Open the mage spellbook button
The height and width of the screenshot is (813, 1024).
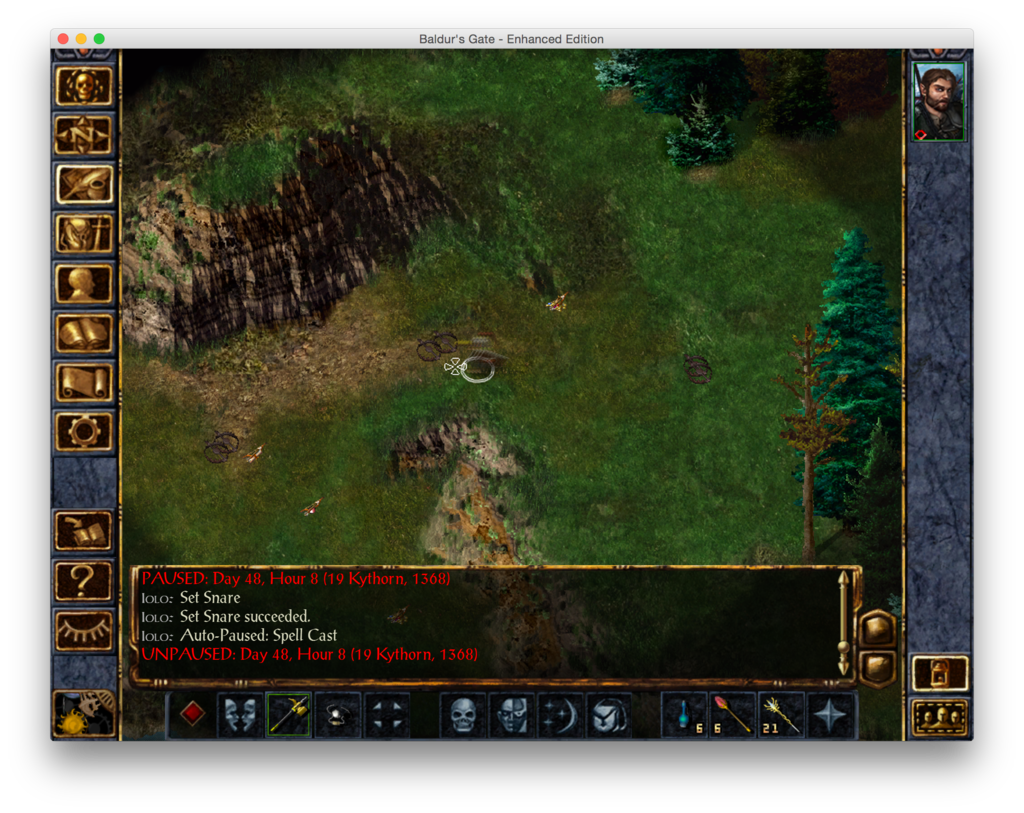[x=84, y=333]
